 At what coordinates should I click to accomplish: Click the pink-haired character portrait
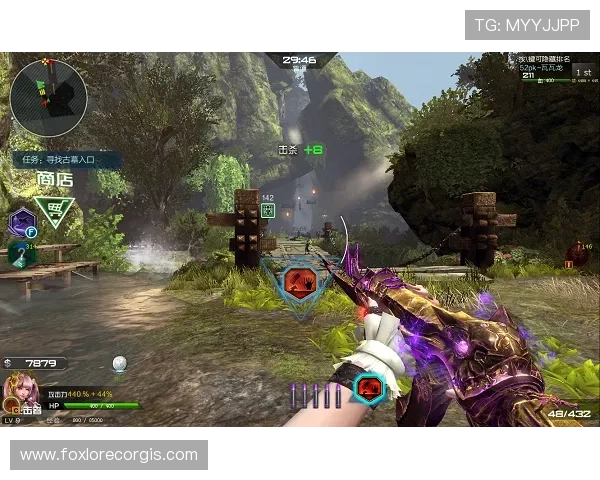point(21,392)
